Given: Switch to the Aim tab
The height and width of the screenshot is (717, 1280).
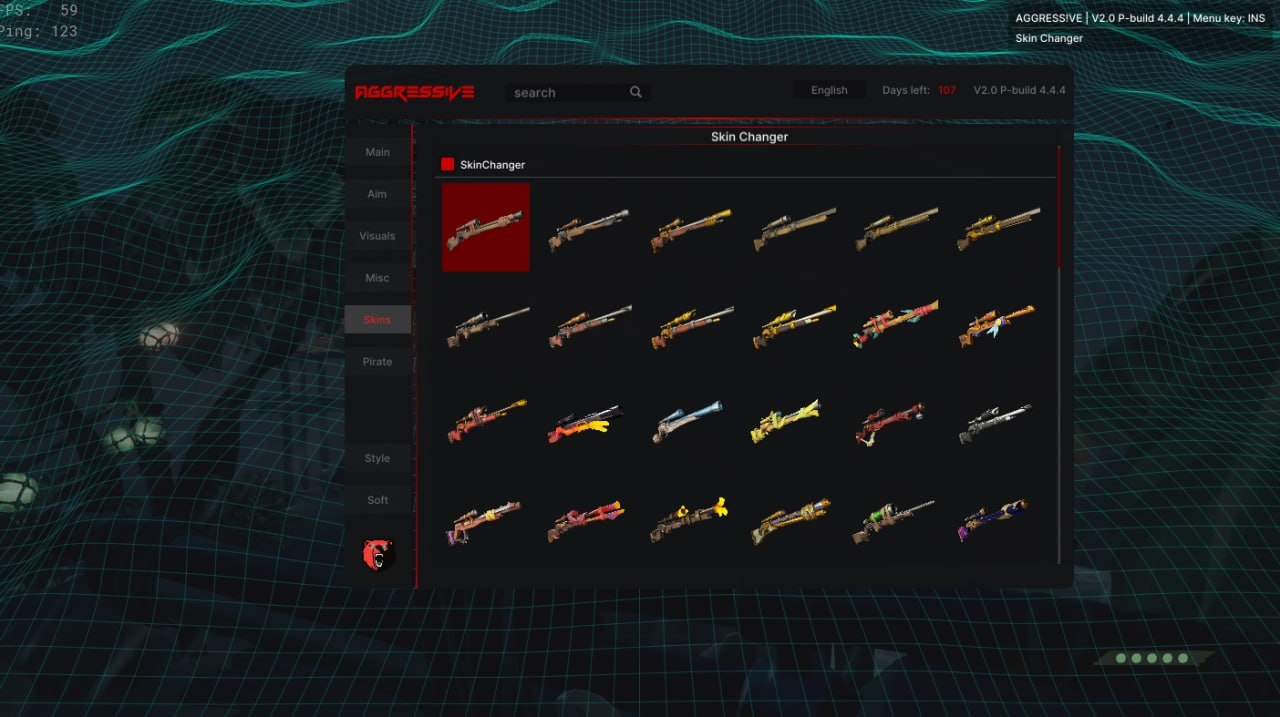Looking at the screenshot, I should coord(378,194).
